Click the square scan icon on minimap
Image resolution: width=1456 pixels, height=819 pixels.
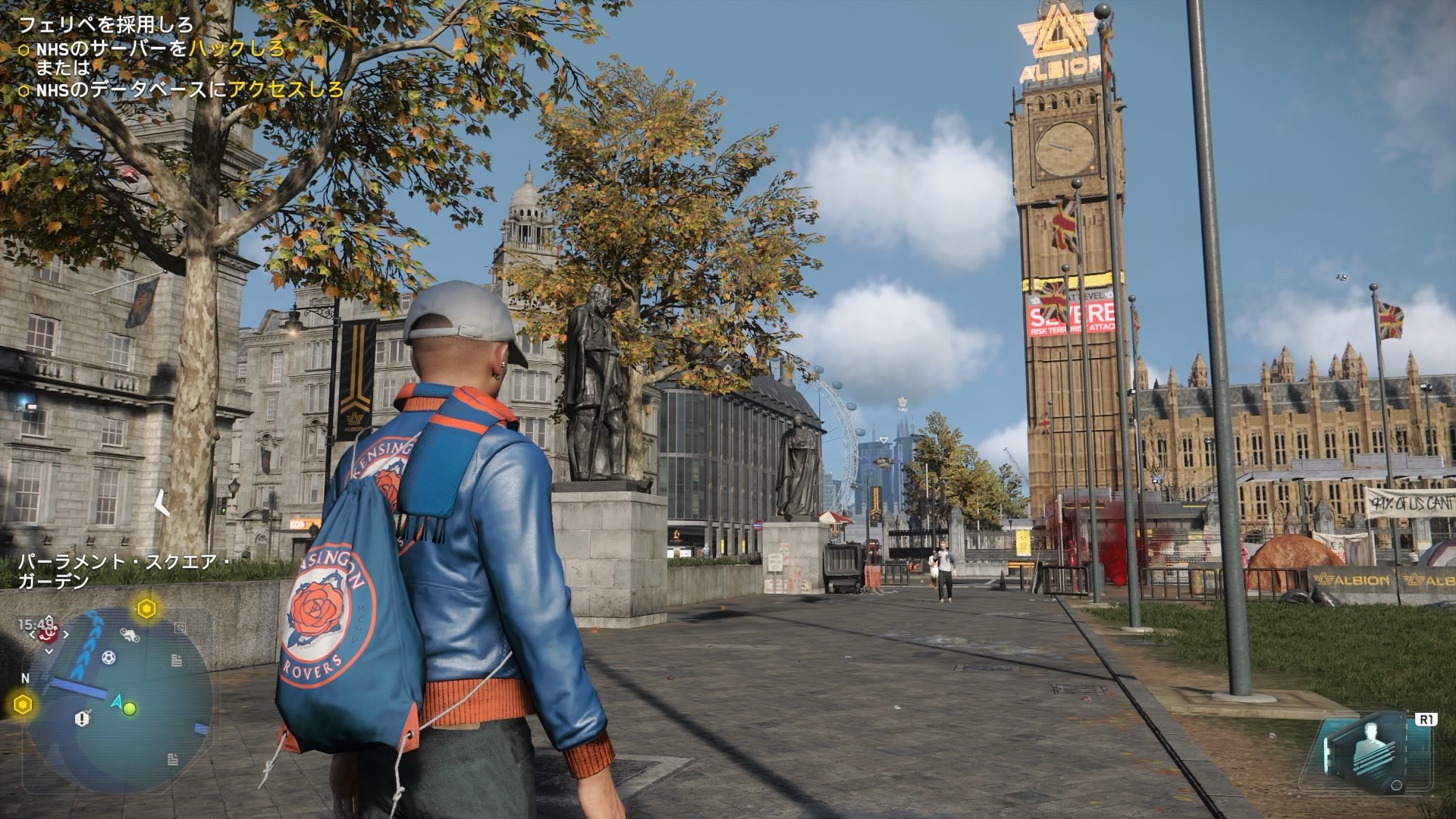tap(180, 628)
